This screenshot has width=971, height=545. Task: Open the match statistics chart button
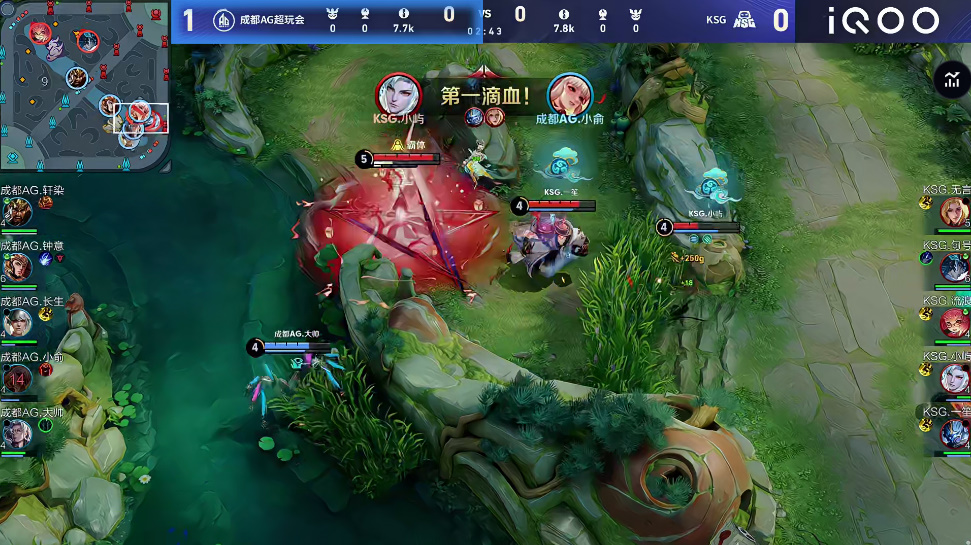tap(948, 80)
